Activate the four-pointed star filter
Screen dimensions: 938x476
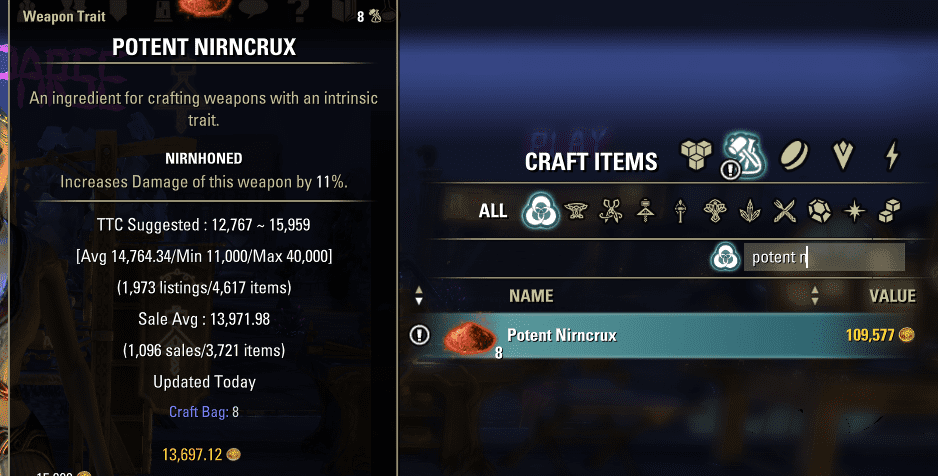855,211
